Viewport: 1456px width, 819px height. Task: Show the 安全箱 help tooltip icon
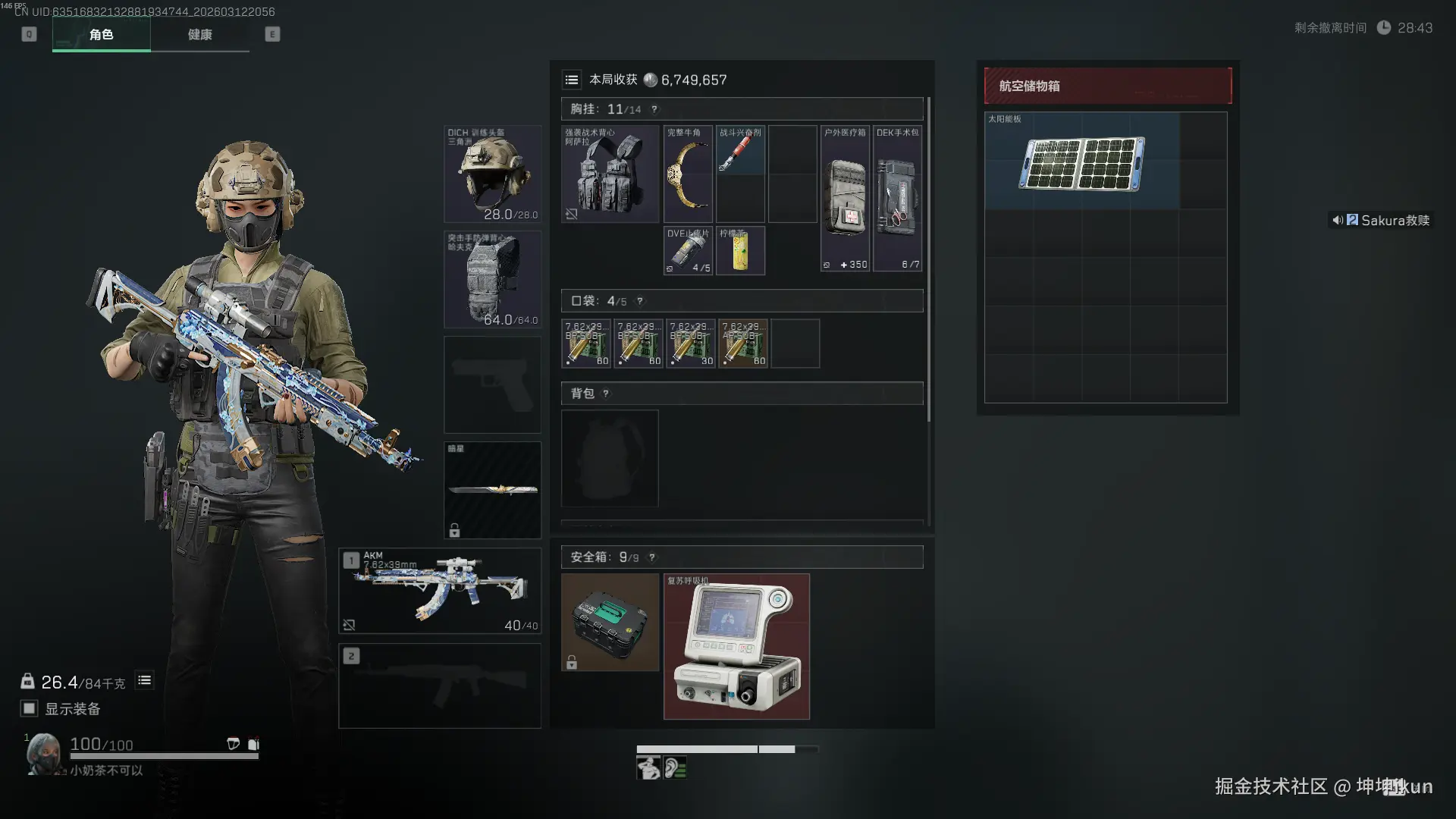[652, 557]
